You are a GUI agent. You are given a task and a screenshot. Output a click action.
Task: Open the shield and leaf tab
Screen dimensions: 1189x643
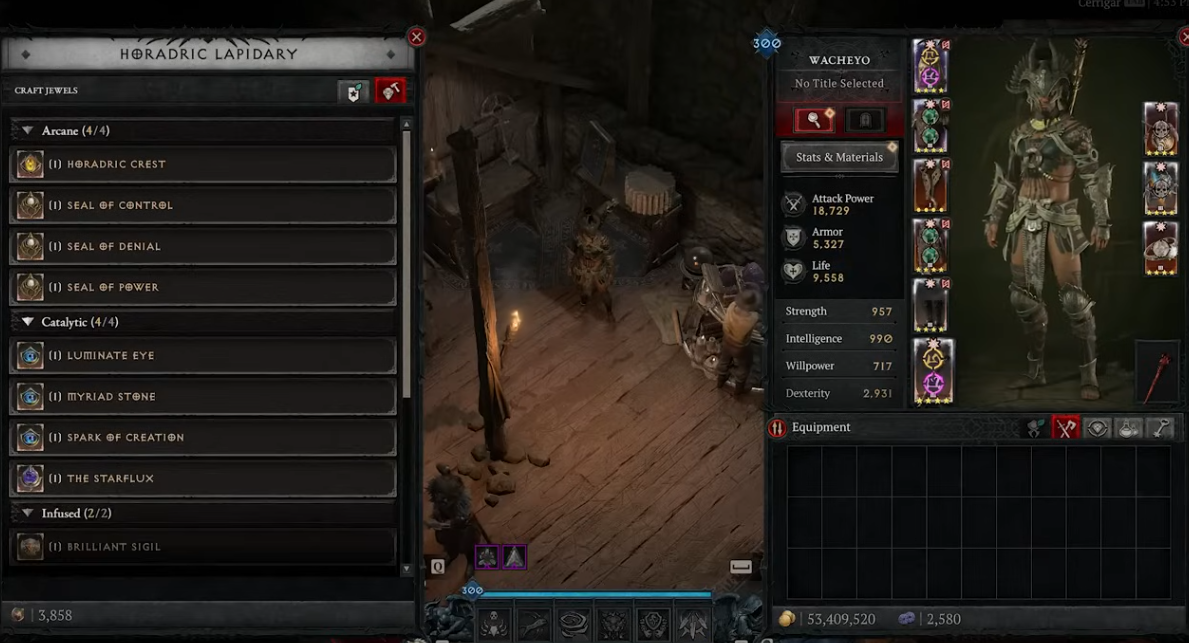click(x=354, y=92)
